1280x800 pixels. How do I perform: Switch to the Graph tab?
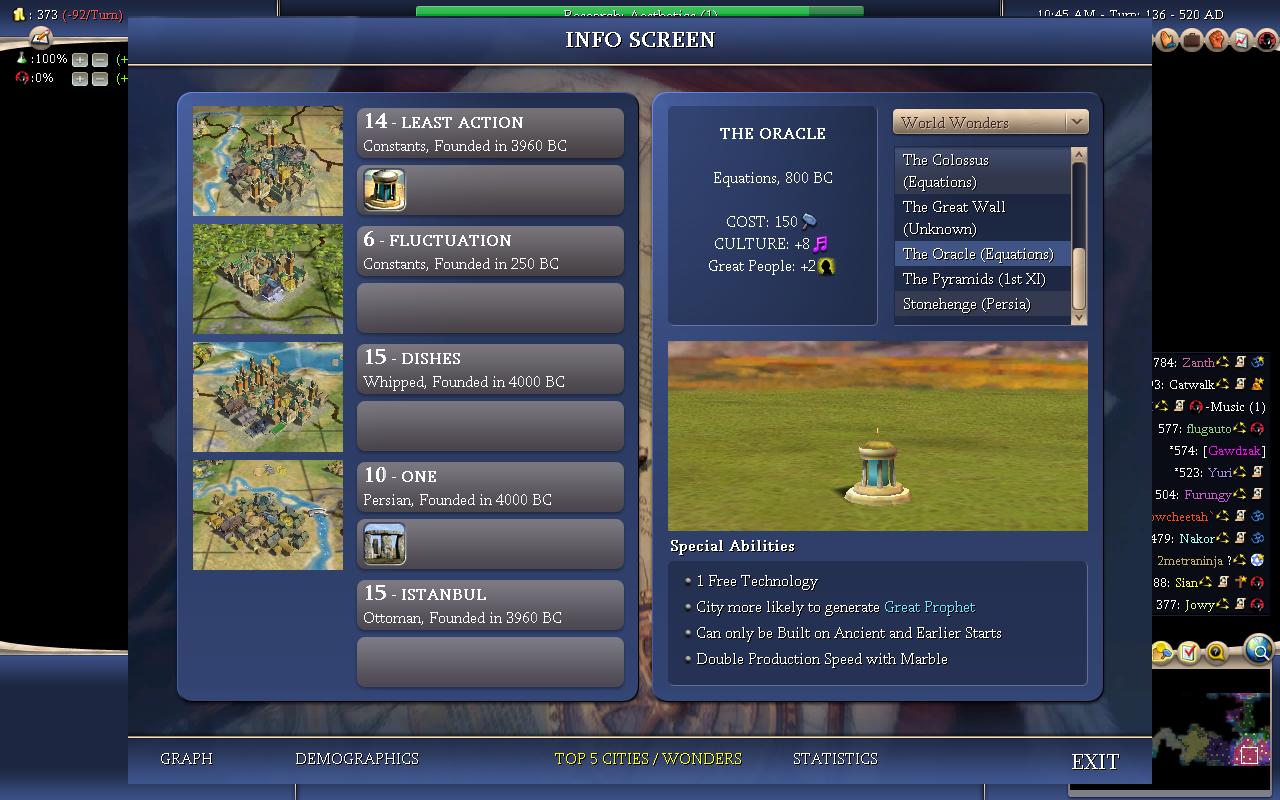point(186,759)
